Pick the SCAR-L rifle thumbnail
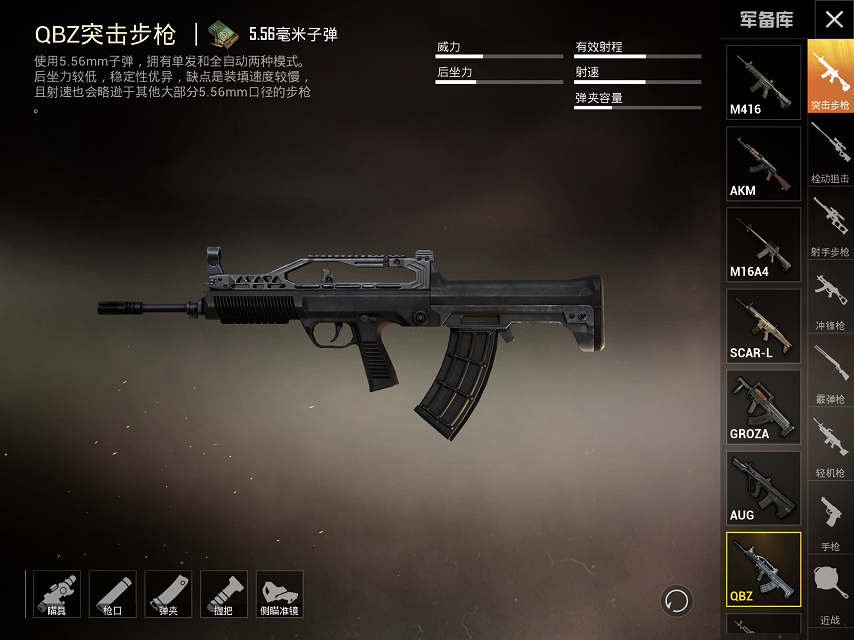 click(x=763, y=325)
